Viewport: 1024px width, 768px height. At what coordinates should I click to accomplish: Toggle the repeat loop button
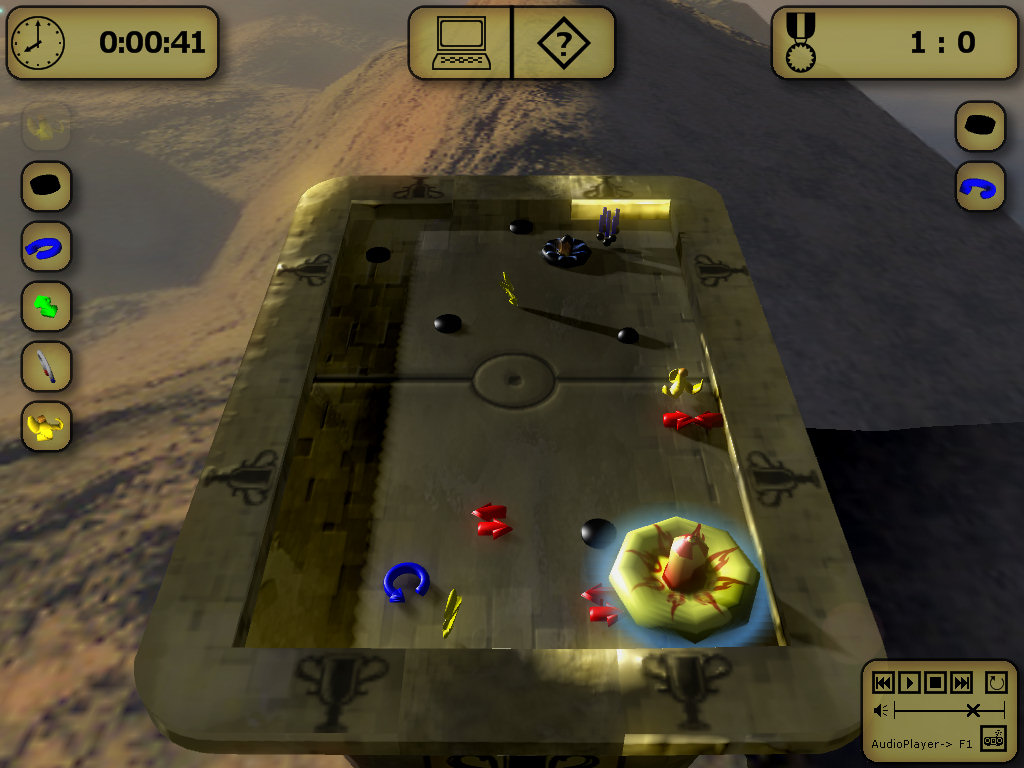point(995,683)
